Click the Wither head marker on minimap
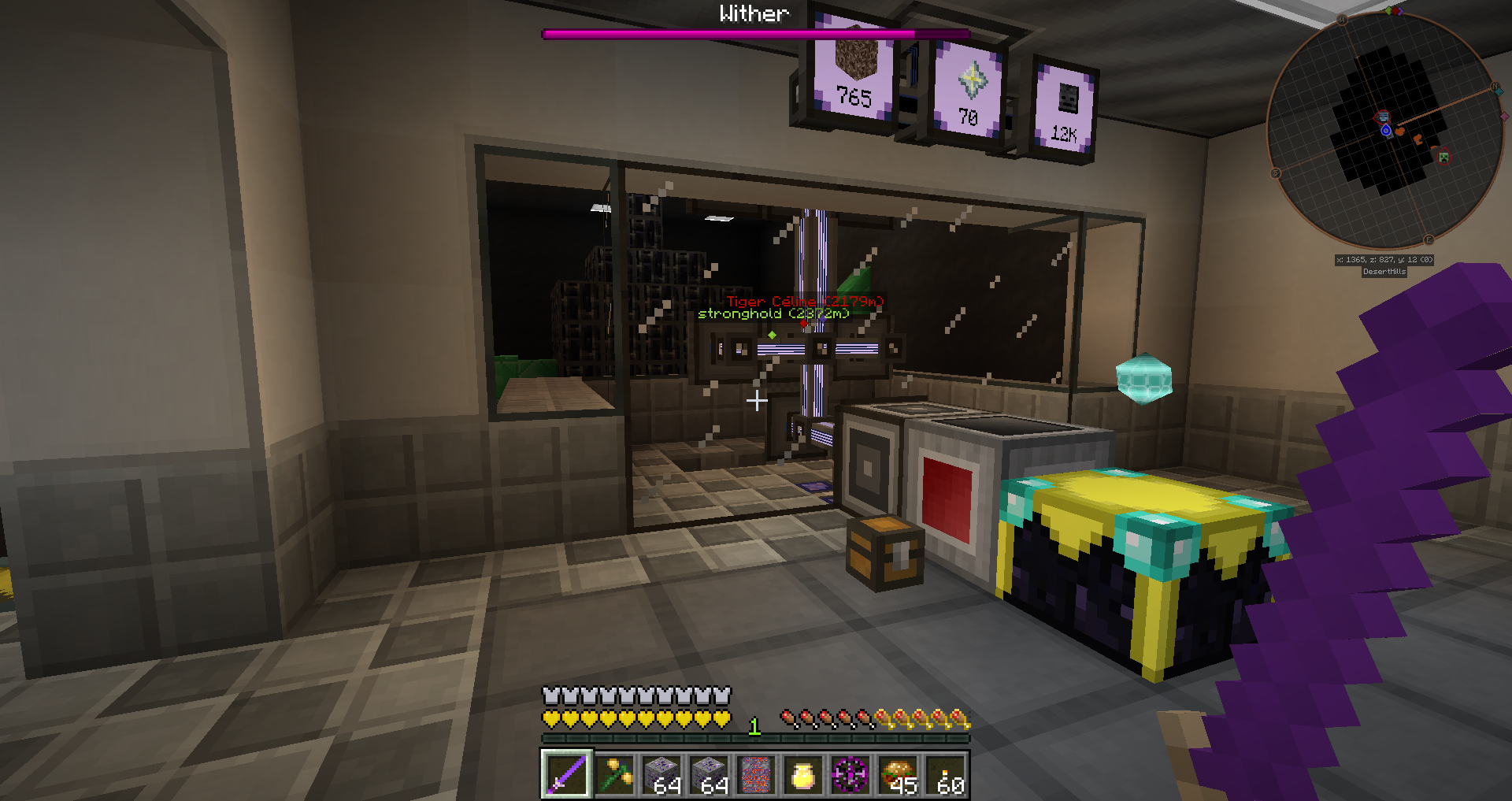Viewport: 1512px width, 801px height. (1383, 117)
